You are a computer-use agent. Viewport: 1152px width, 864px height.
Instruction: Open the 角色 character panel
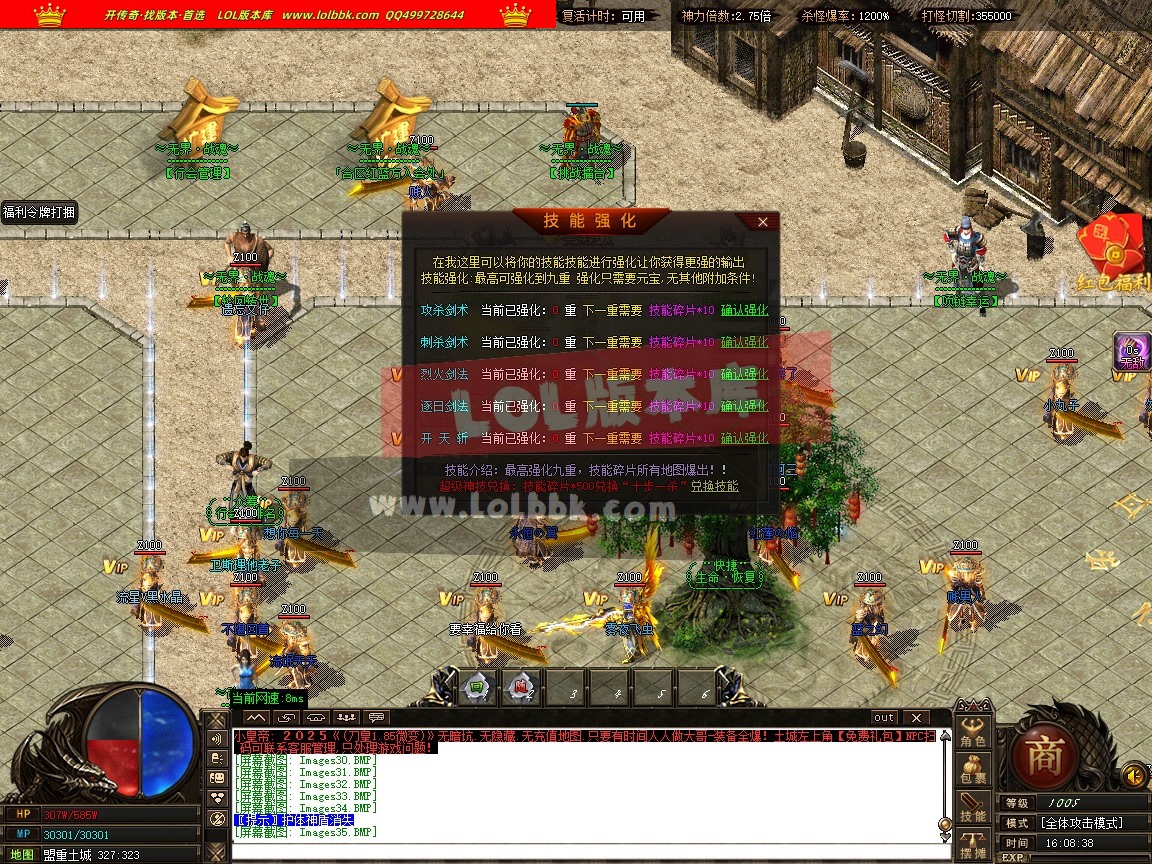[973, 732]
